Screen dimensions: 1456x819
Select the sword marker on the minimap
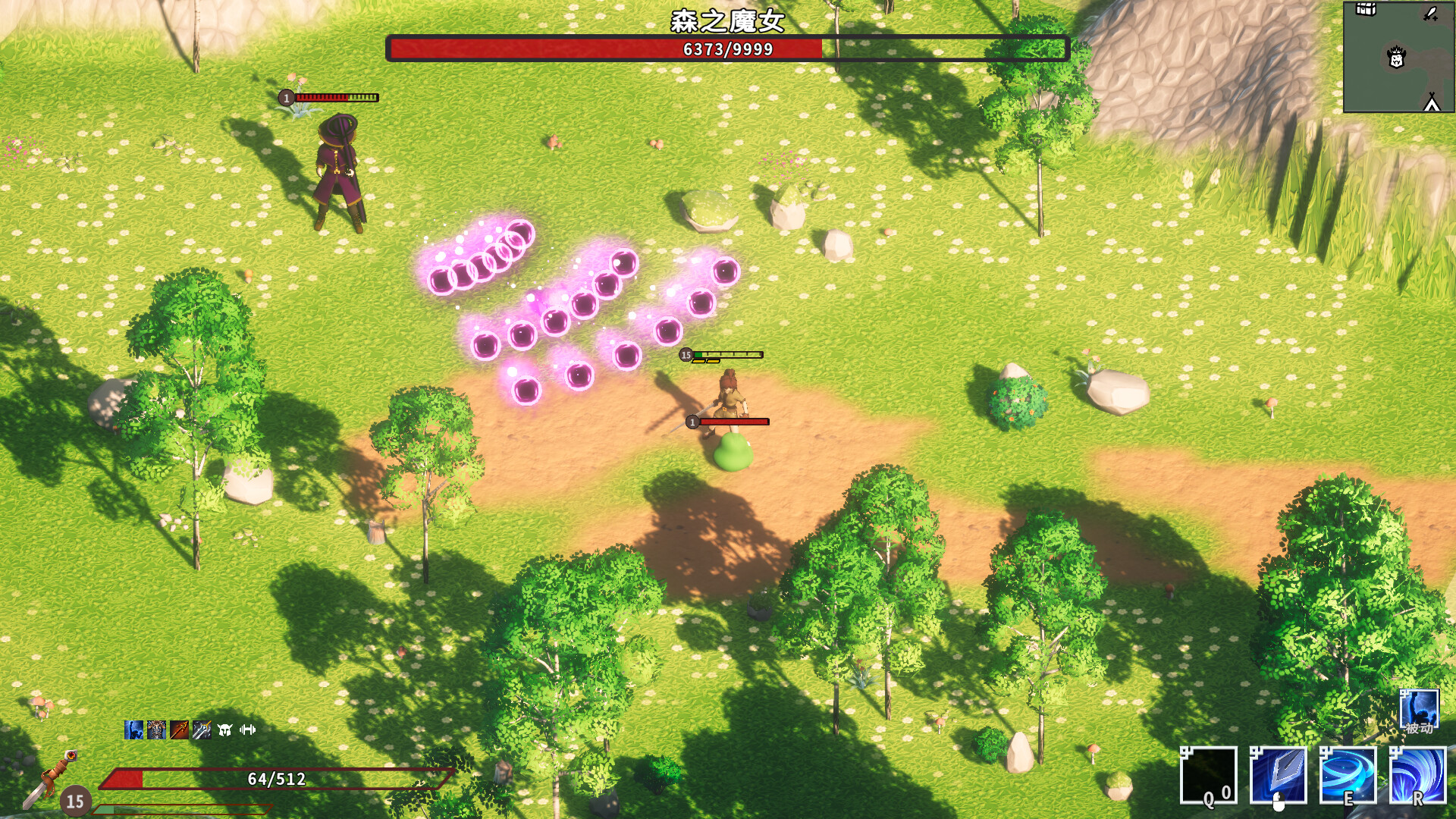click(x=1430, y=14)
